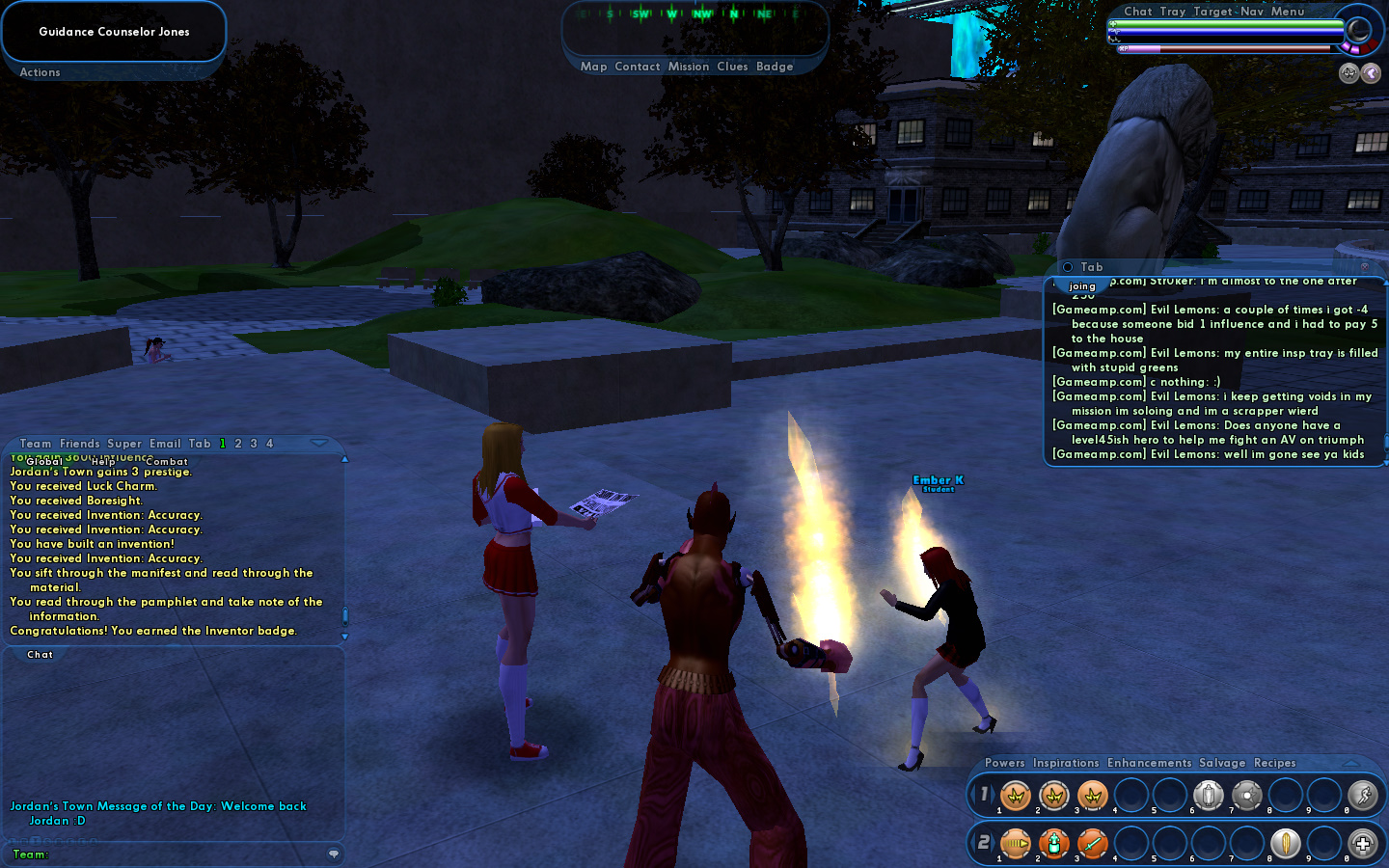Activate the running figure sprint power
This screenshot has width=1389, height=868.
tap(1362, 795)
